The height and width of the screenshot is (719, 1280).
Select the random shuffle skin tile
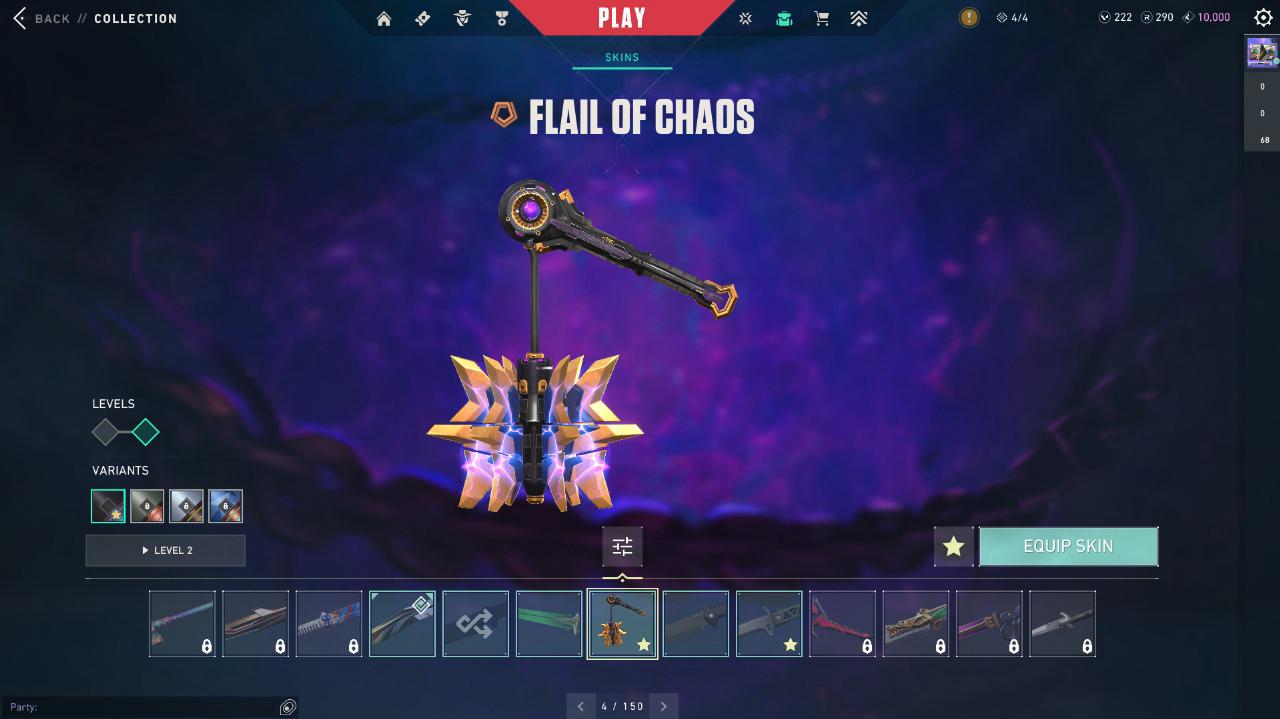point(476,624)
